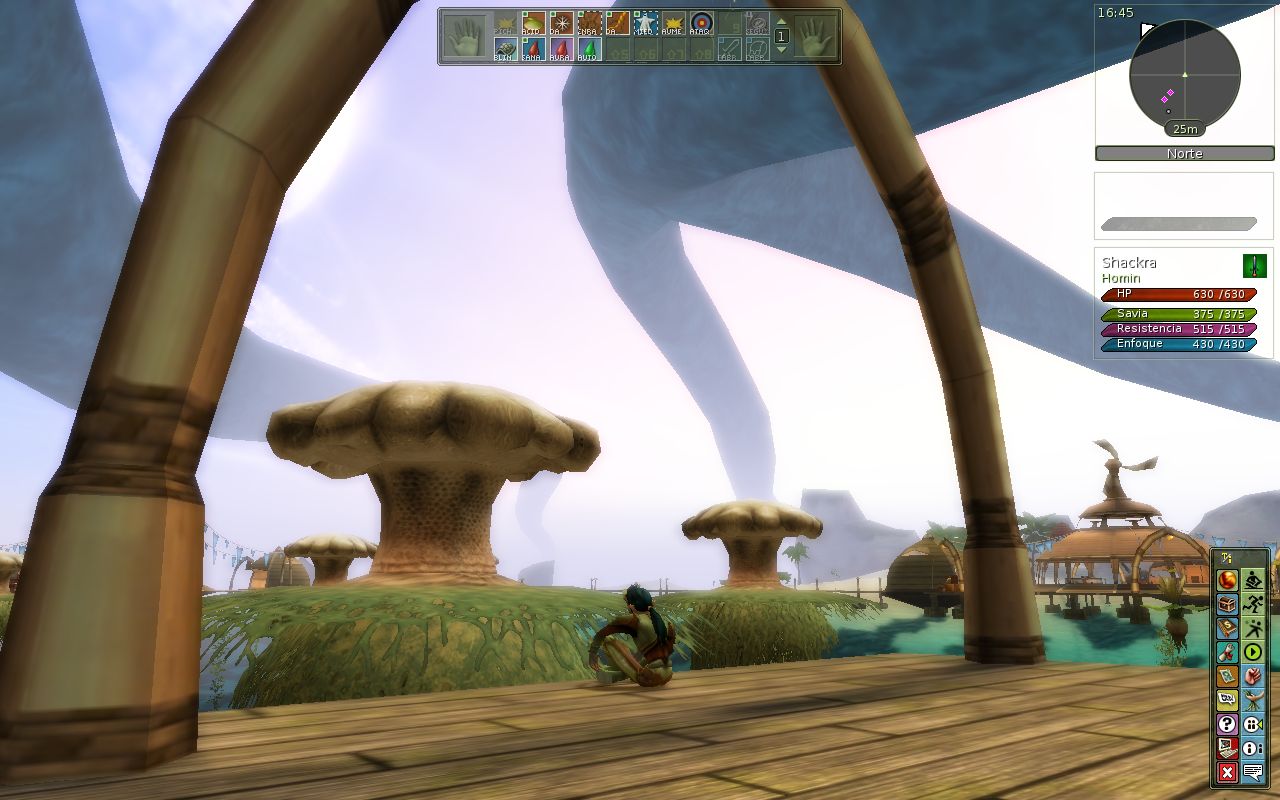Trigger the ATAQ bullseye target action
Screen dimensions: 1280x800
[701, 23]
